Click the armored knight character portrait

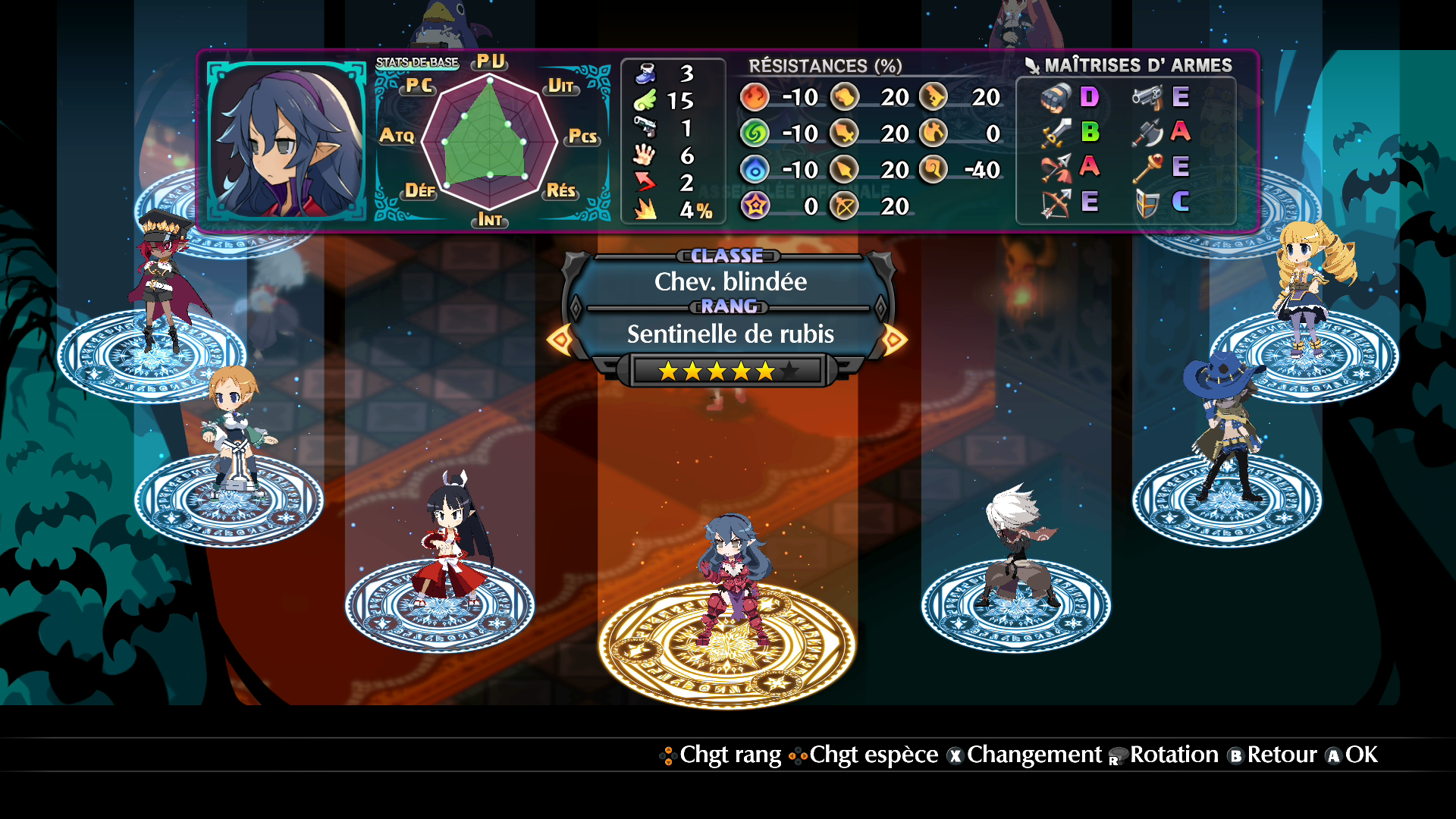[x=287, y=141]
